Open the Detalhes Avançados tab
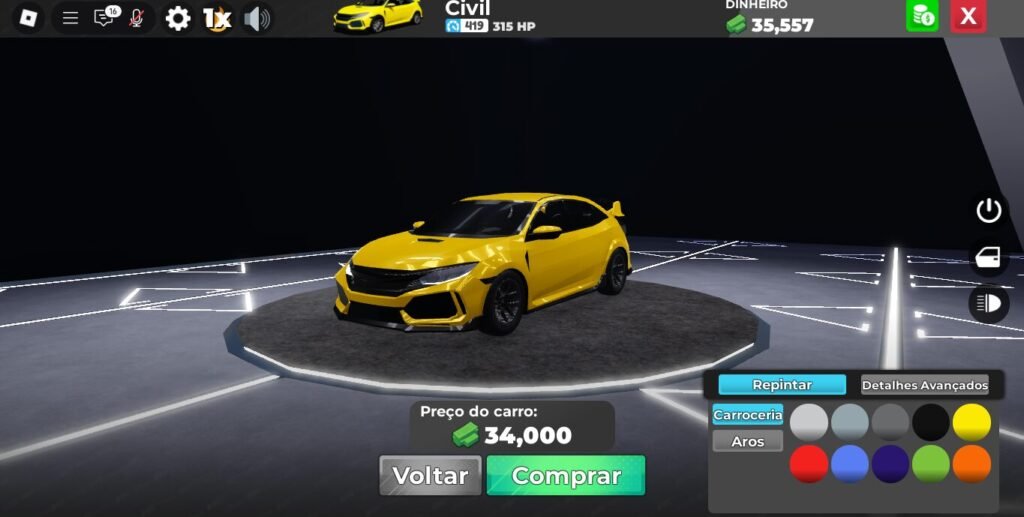Image resolution: width=1024 pixels, height=517 pixels. [924, 385]
